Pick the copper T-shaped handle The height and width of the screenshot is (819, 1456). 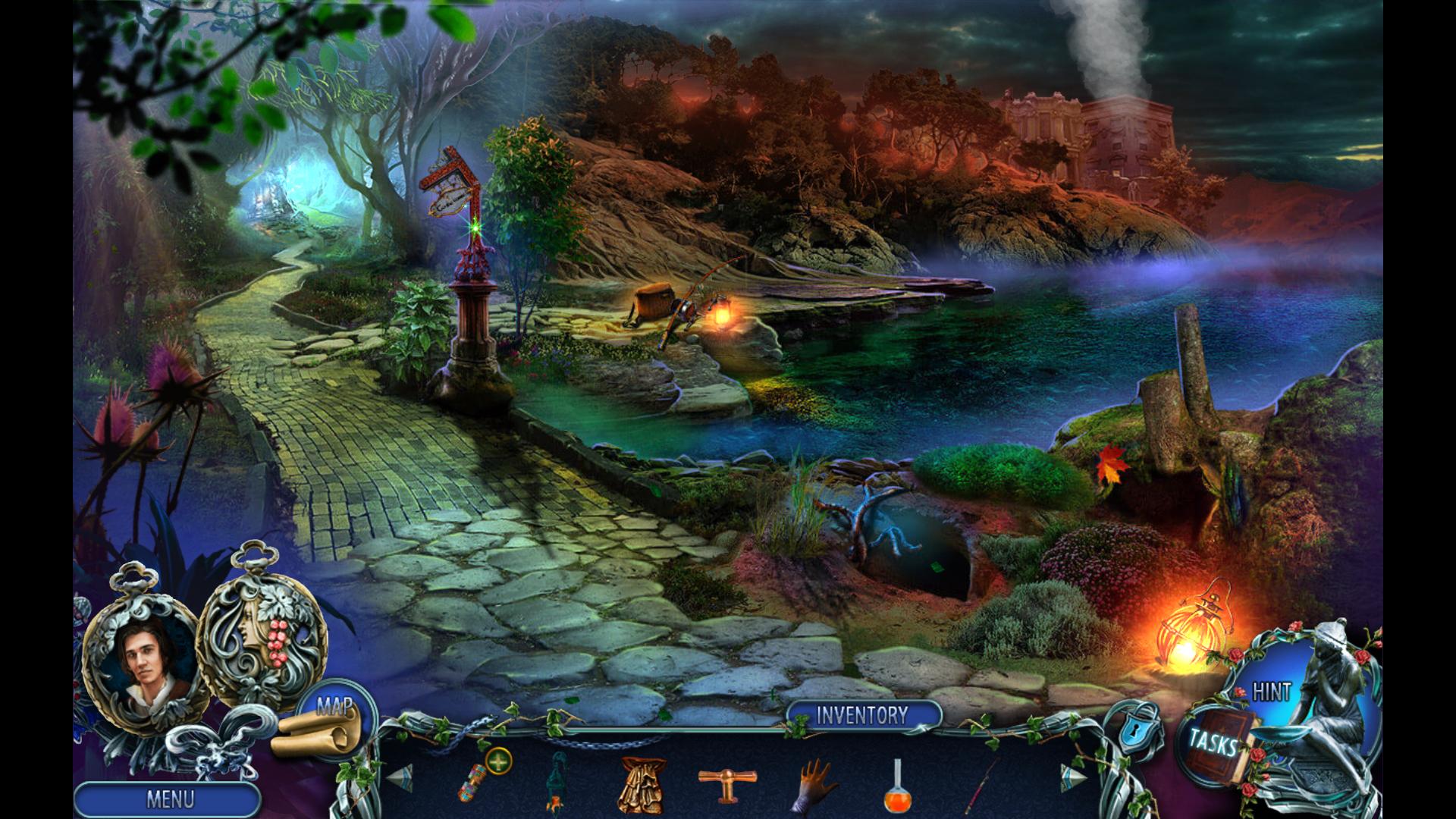point(721,780)
